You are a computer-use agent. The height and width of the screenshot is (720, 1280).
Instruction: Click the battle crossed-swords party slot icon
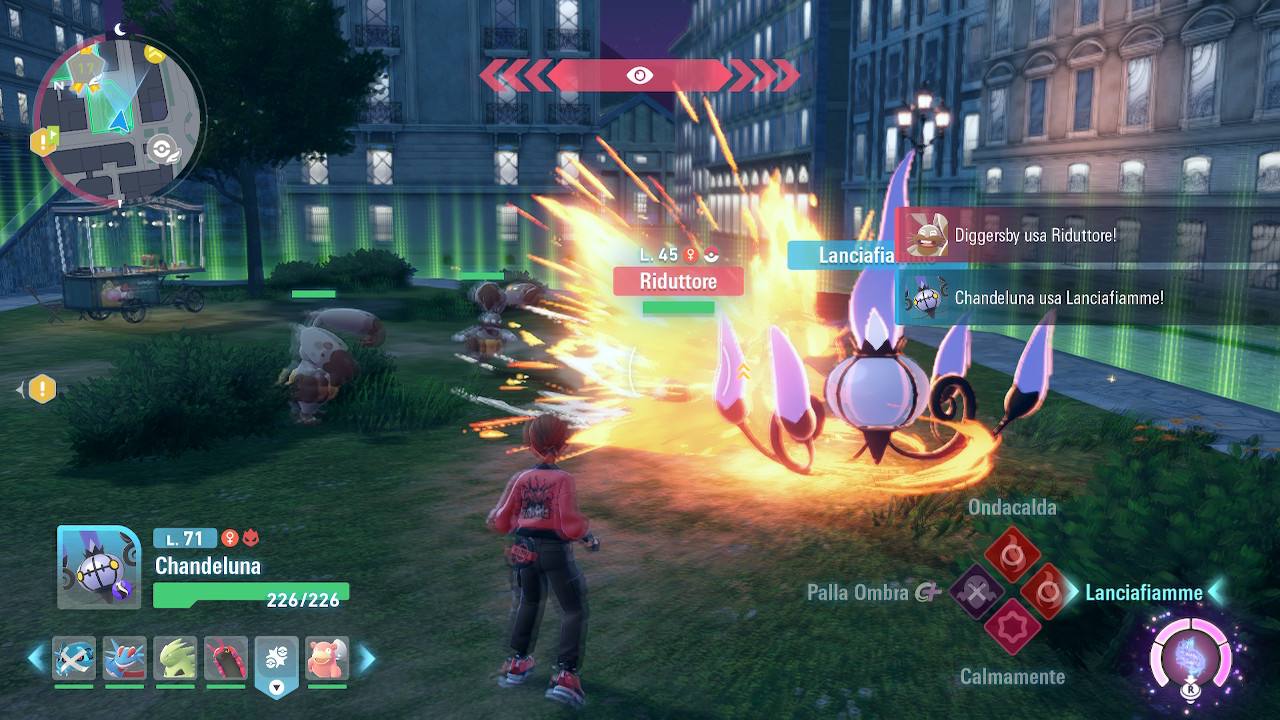click(277, 659)
